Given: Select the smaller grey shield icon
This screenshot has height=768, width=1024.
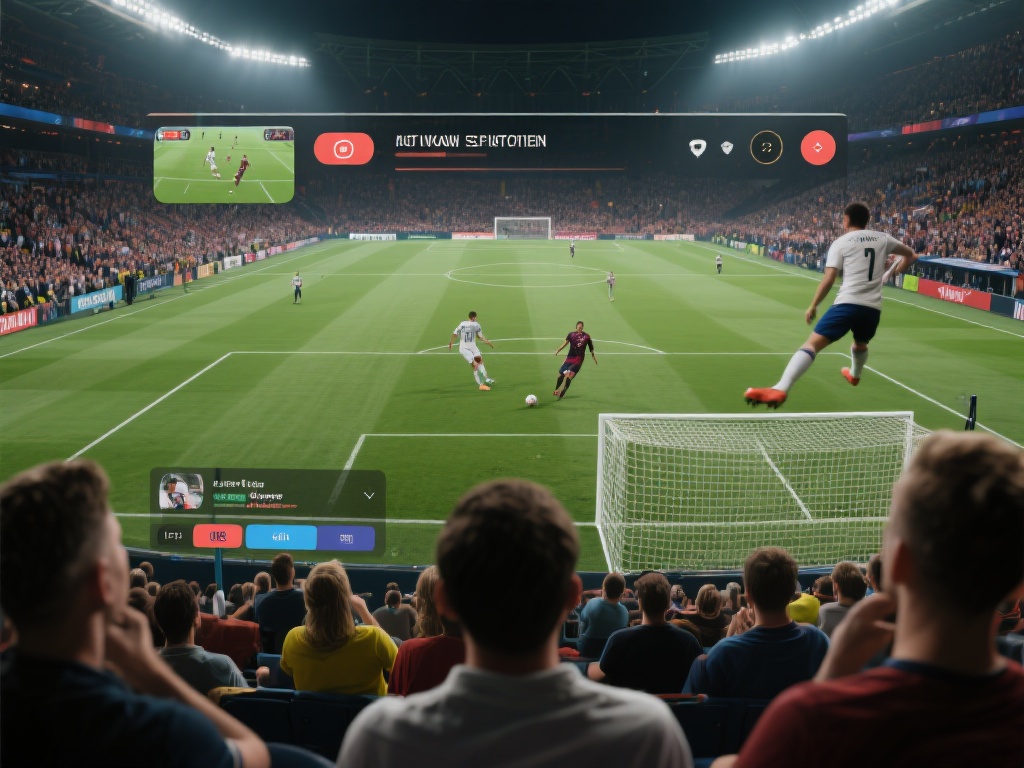Looking at the screenshot, I should 727,147.
